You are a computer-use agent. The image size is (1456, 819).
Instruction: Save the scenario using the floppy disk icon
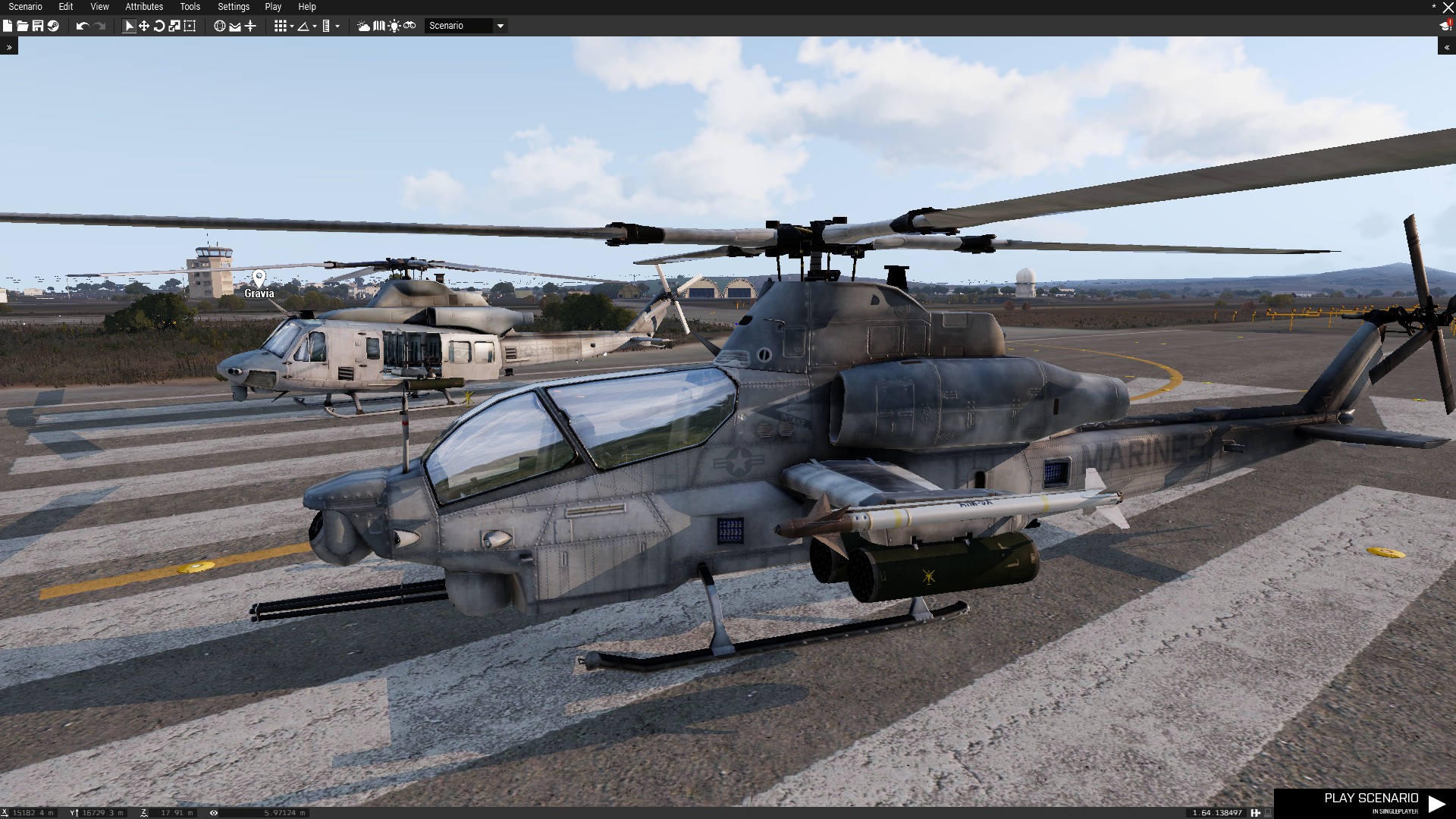38,26
